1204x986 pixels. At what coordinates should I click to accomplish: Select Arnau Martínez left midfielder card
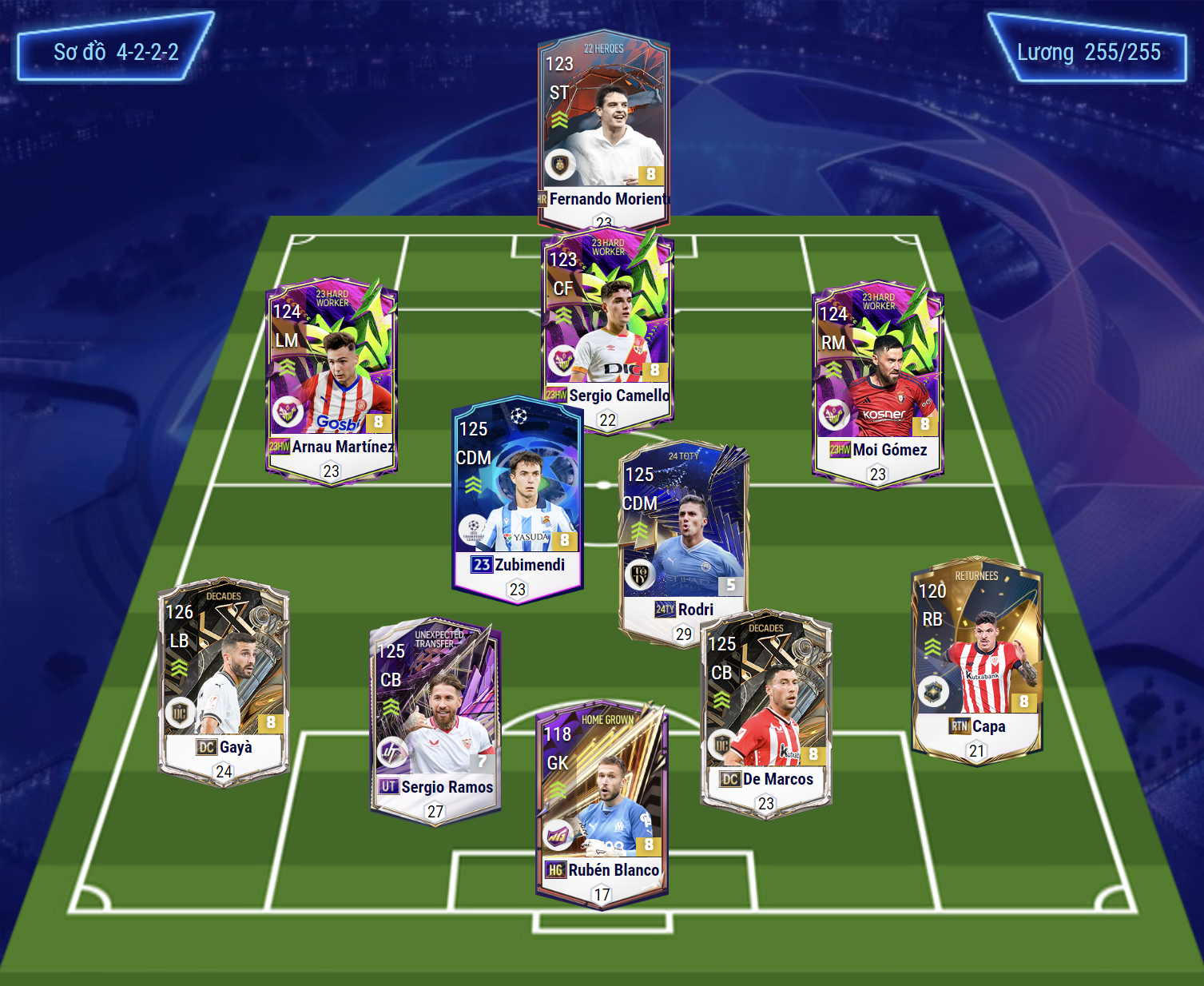332,380
